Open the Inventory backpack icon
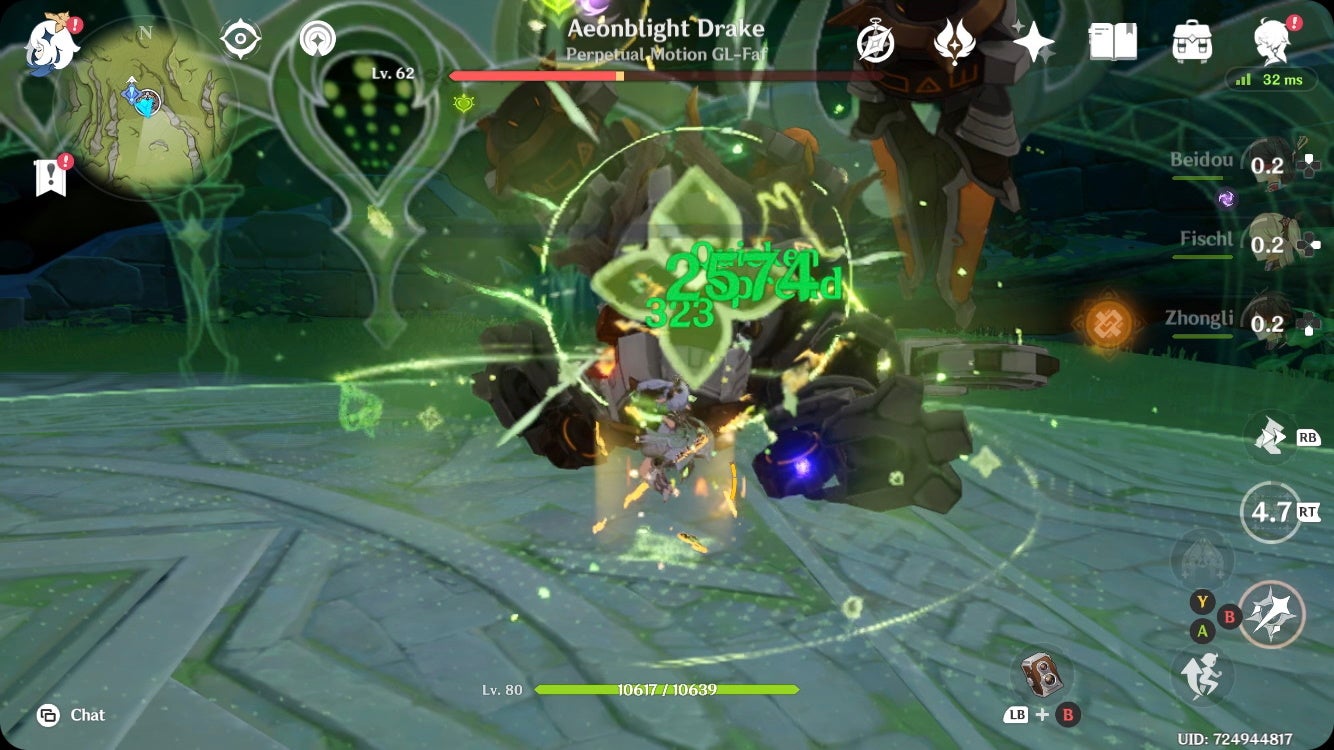This screenshot has height=750, width=1334. pyautogui.click(x=1190, y=42)
